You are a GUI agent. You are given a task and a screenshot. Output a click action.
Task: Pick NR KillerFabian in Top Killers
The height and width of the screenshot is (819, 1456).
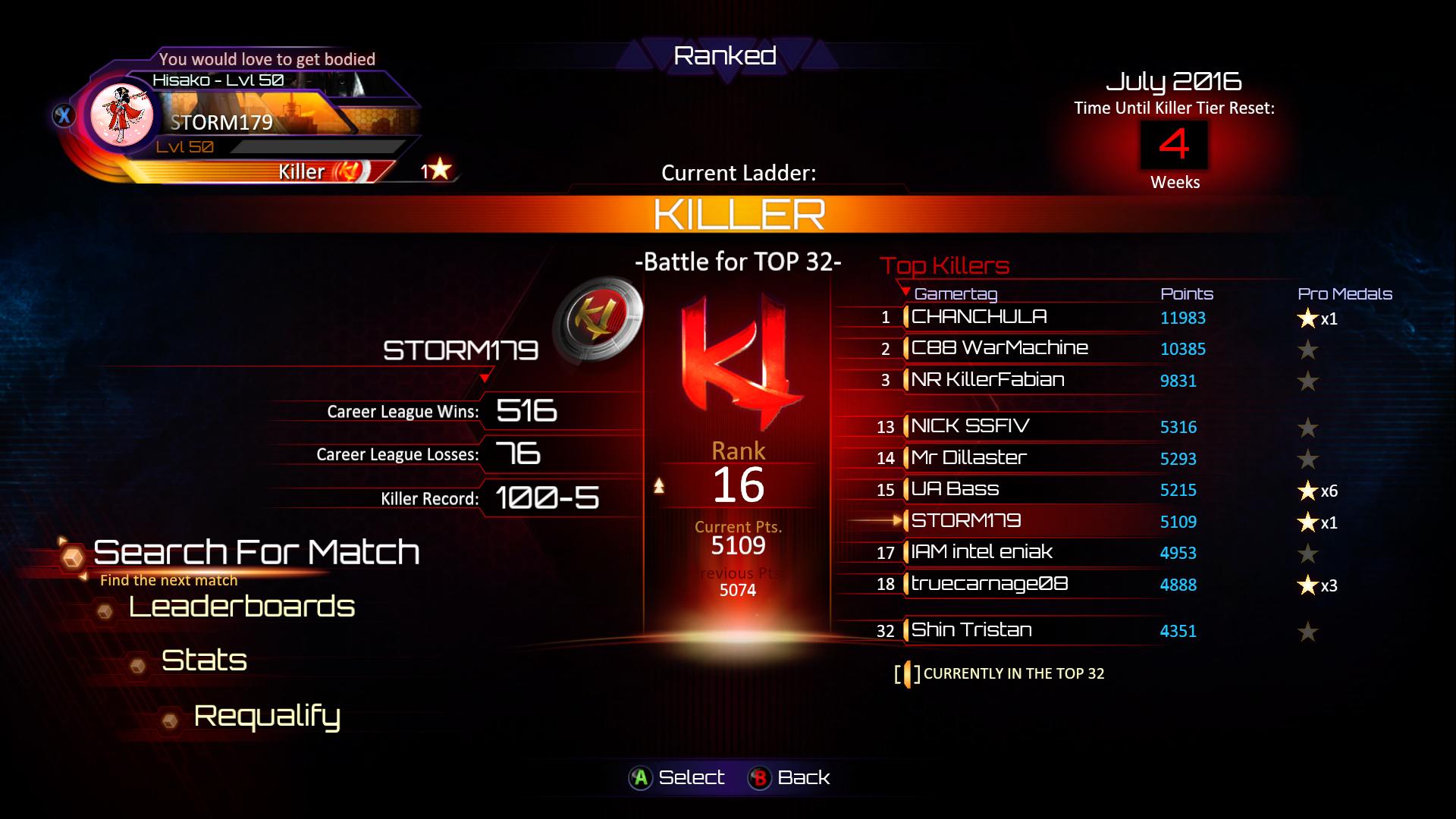(987, 380)
